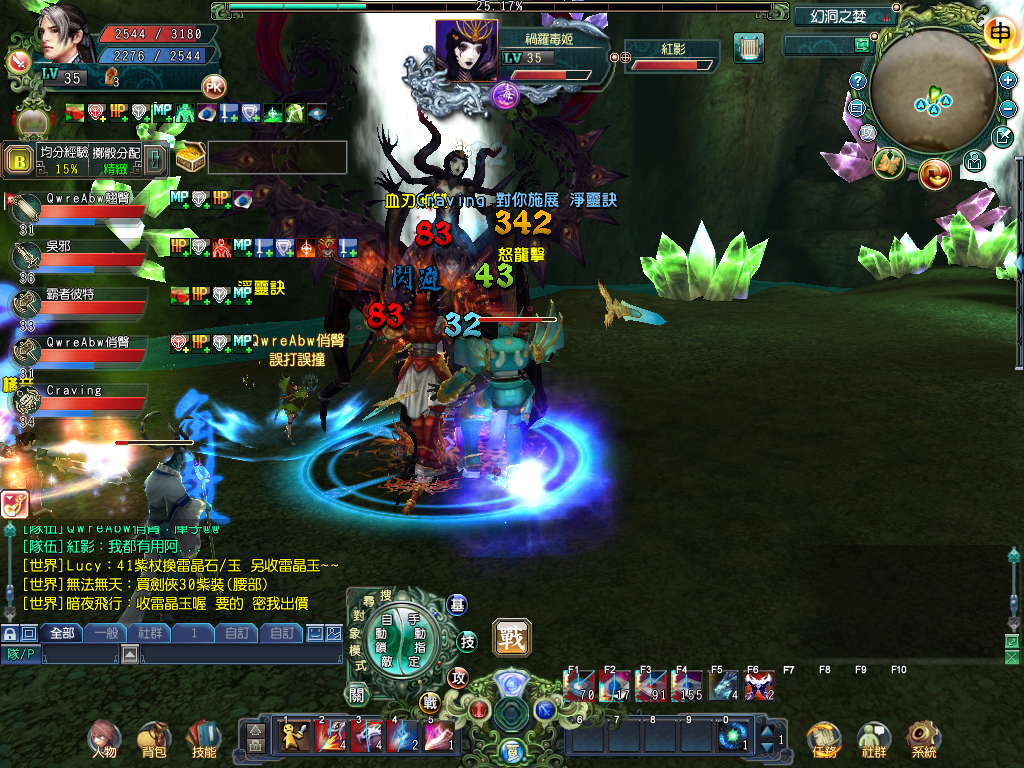The width and height of the screenshot is (1024, 768).
Task: Open the party treasure chest loot icon
Action: (189, 158)
